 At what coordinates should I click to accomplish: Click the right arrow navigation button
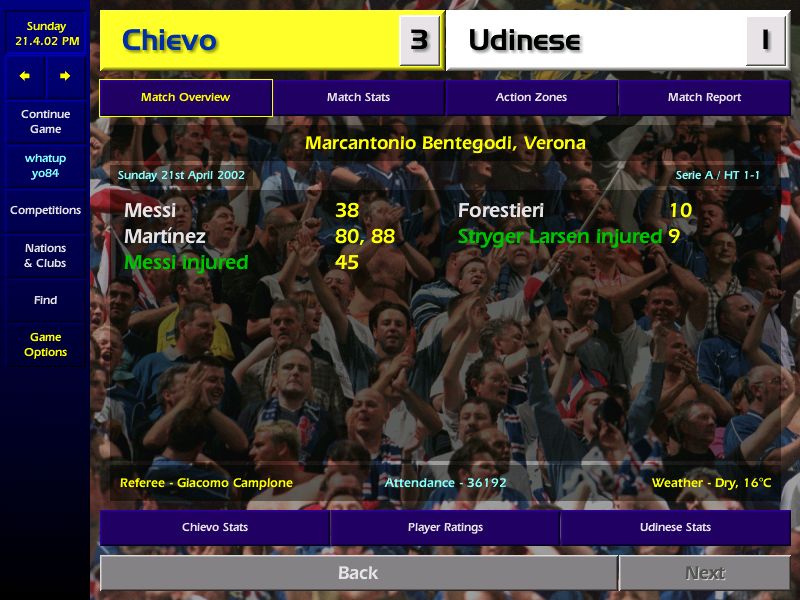65,76
